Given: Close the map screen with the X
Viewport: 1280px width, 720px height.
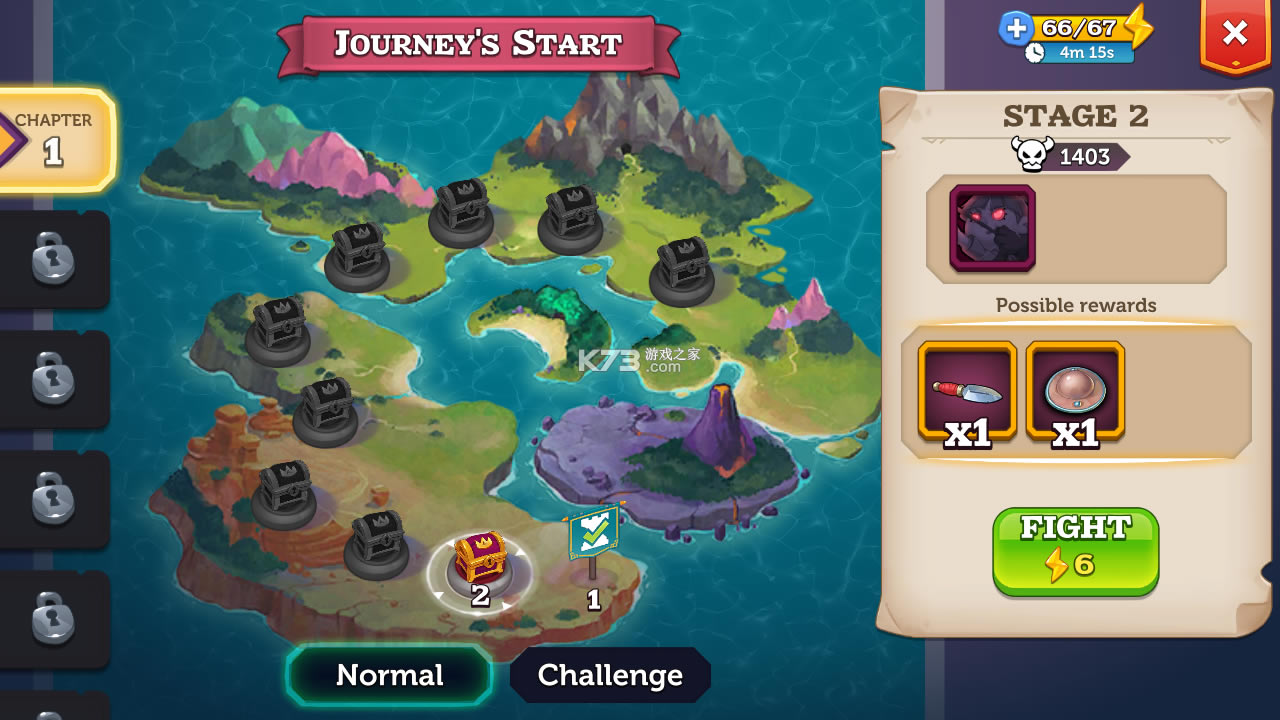Looking at the screenshot, I should [1235, 35].
